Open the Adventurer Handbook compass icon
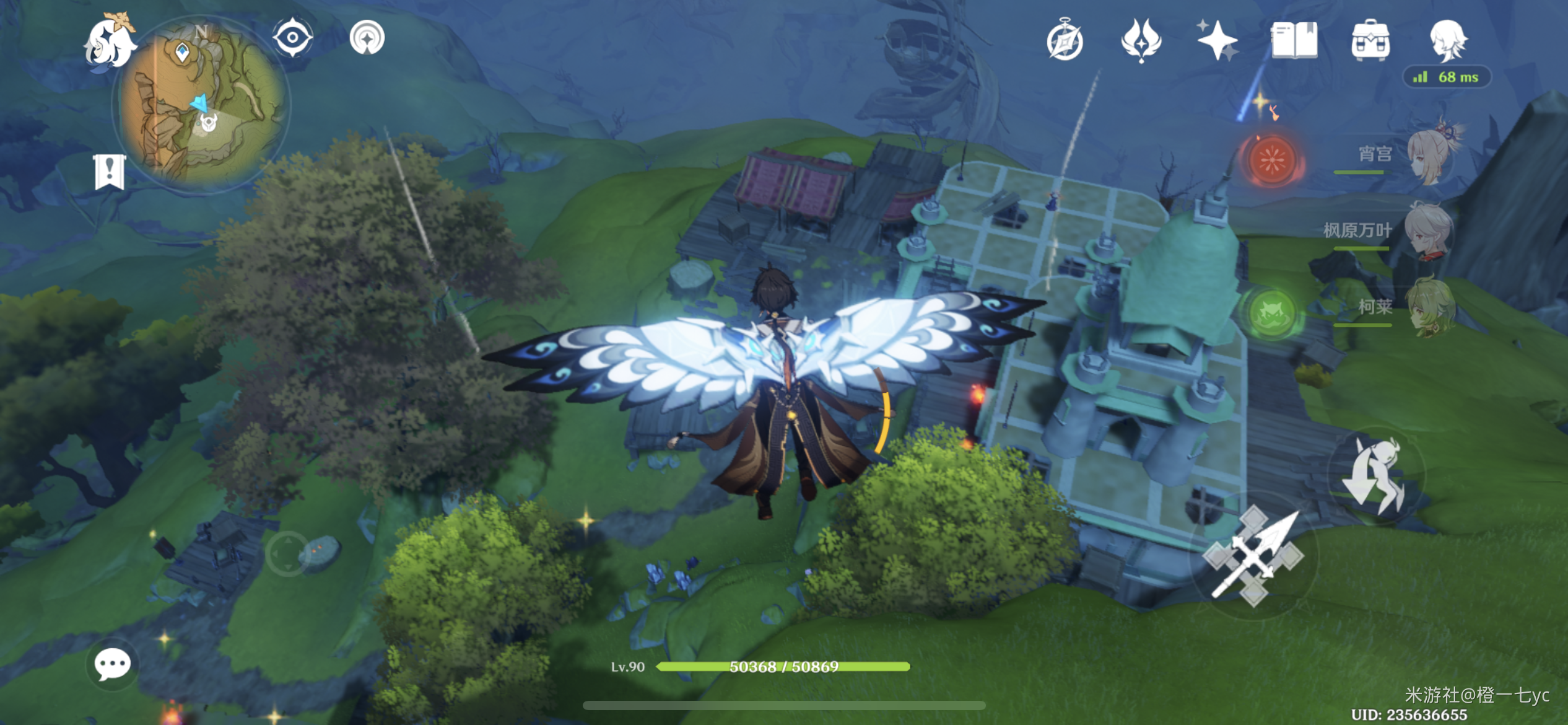This screenshot has height=725, width=1568. pos(1065,41)
